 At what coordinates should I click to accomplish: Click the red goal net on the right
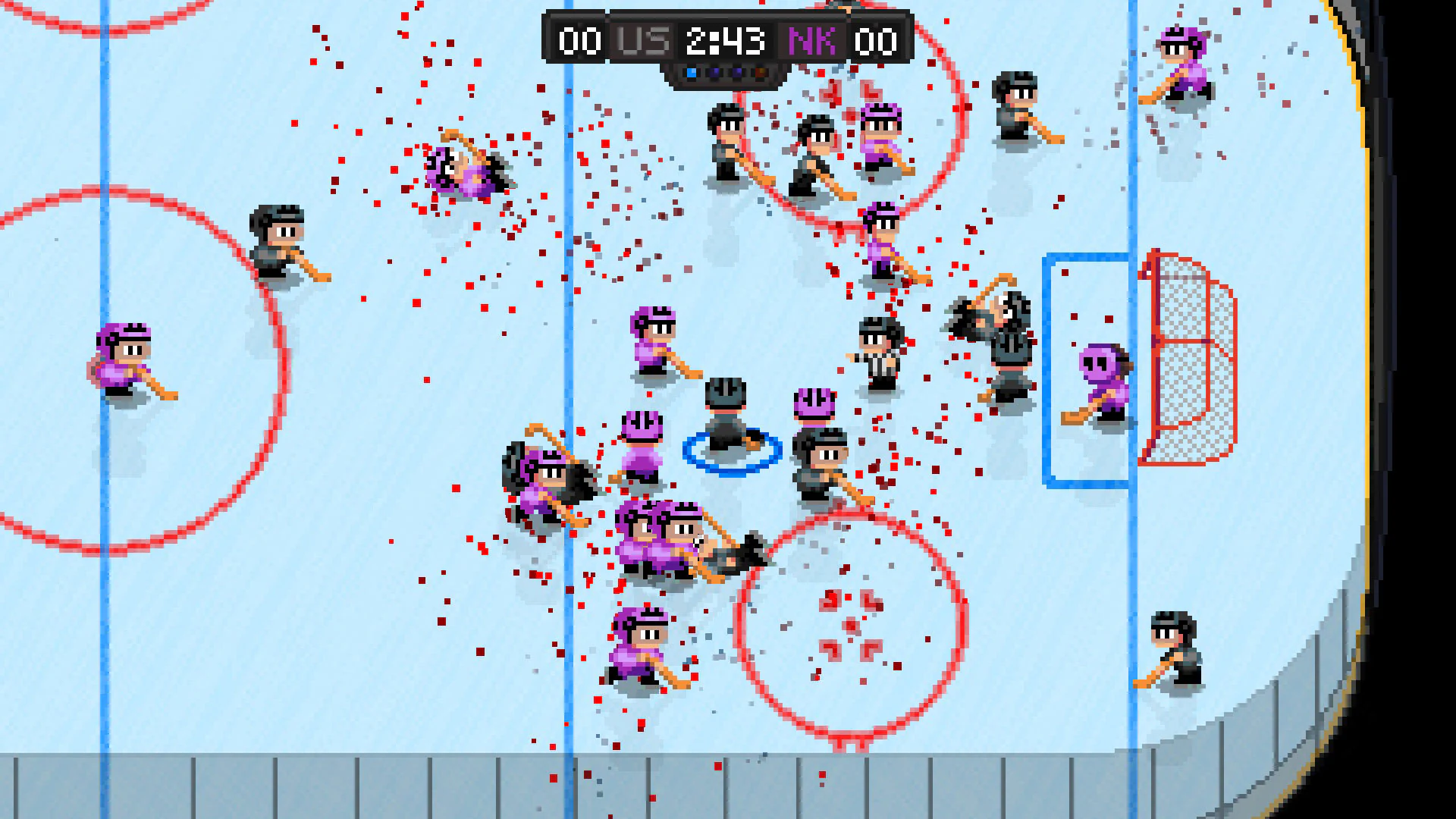point(1191,356)
